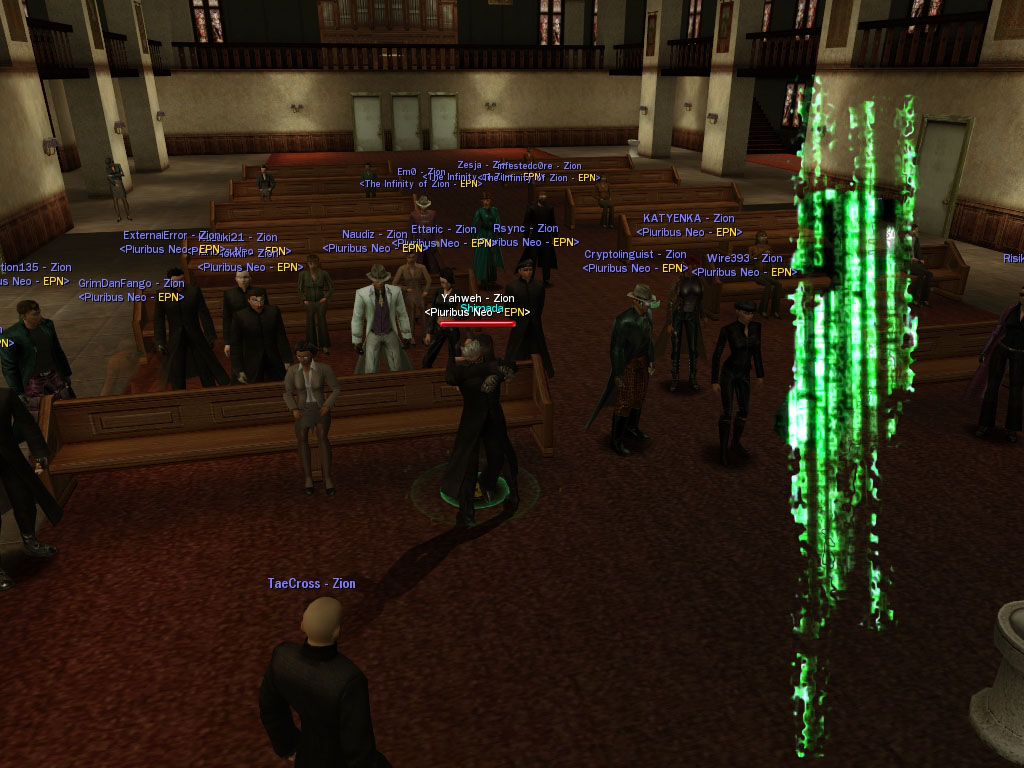Click the selected Yahweh nameplate
The image size is (1024, 768).
477,298
